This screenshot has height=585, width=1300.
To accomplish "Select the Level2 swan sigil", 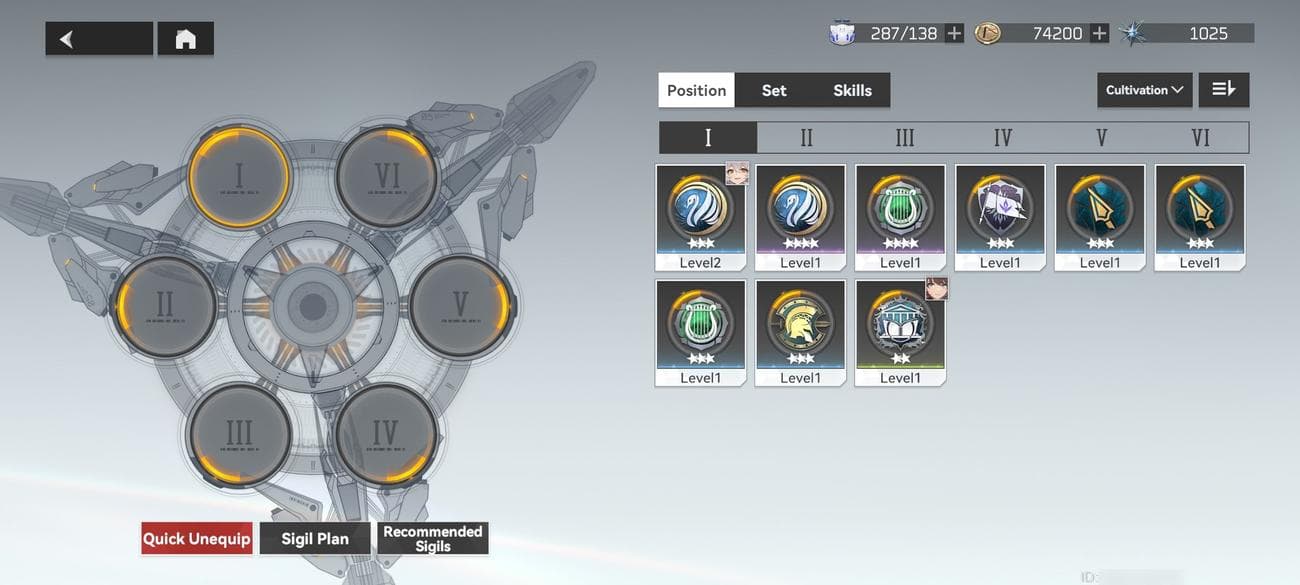I will (x=700, y=217).
